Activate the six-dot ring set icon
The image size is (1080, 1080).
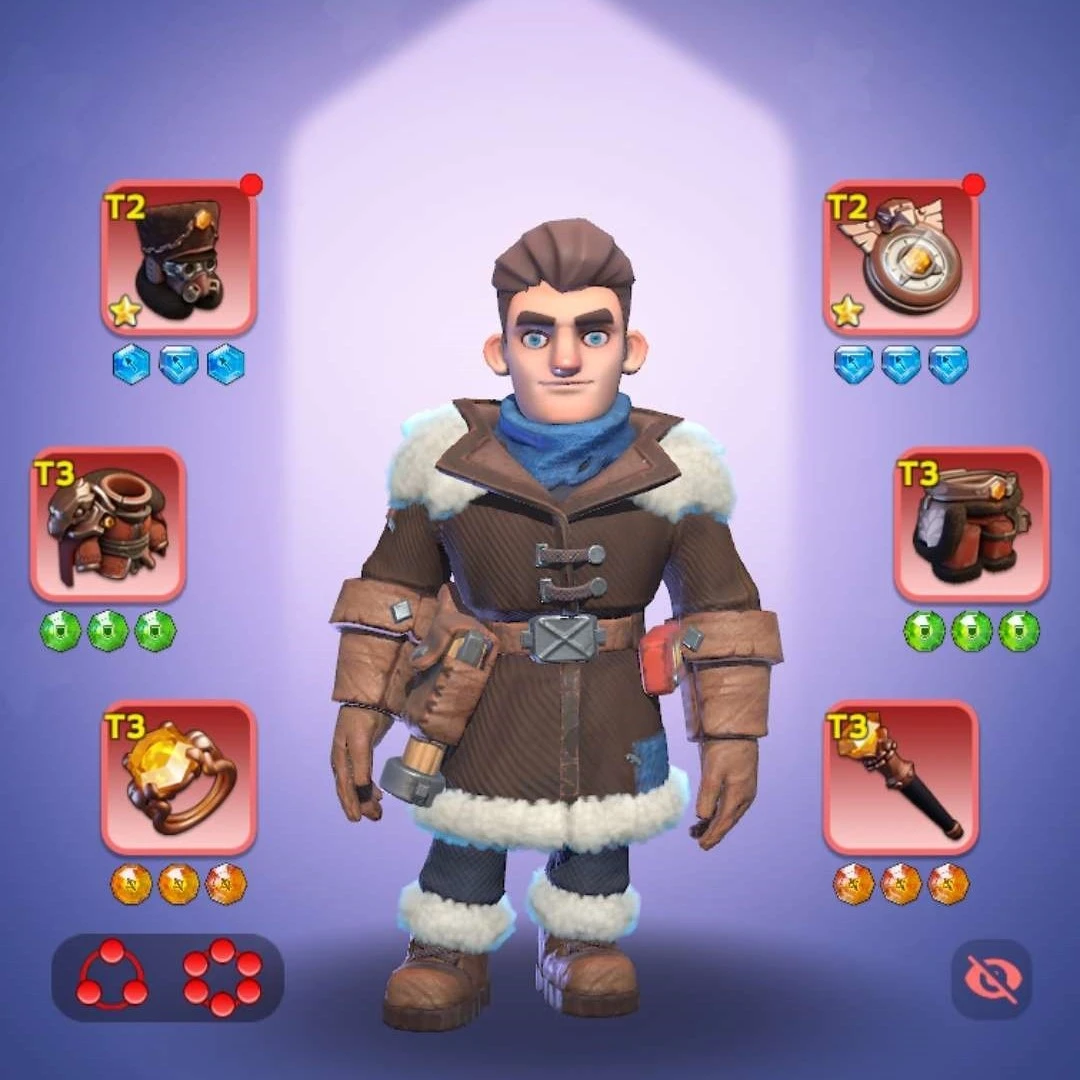click(222, 976)
